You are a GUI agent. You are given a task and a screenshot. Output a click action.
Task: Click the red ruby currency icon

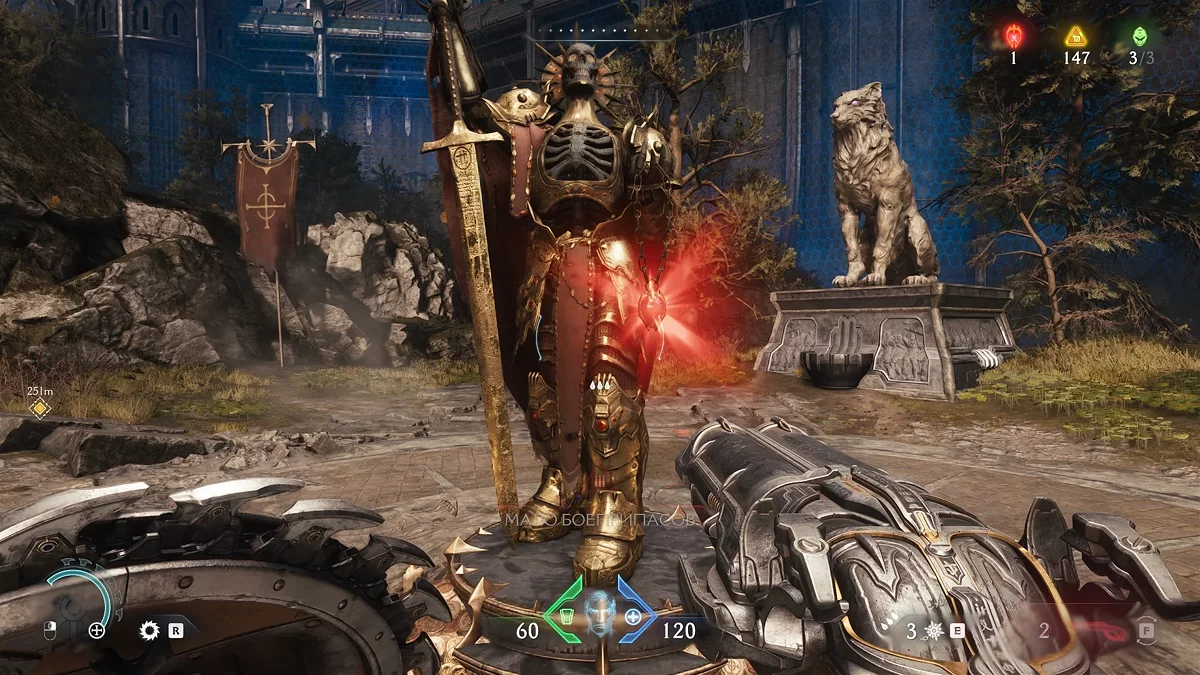[1012, 37]
